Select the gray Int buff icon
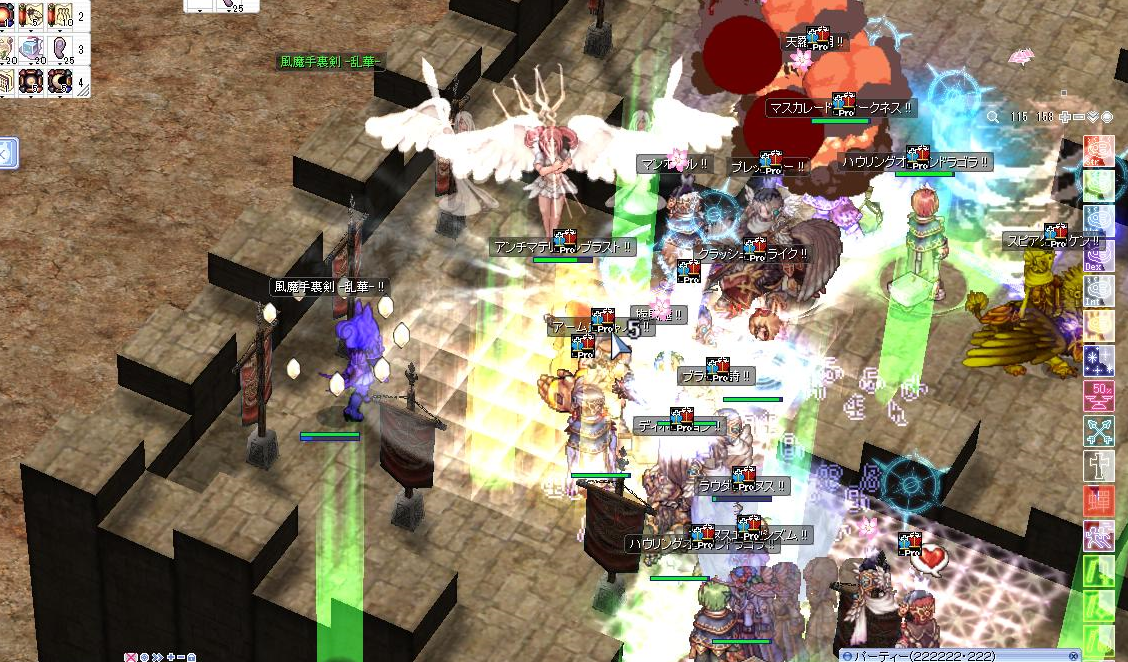The width and height of the screenshot is (1128, 662). pyautogui.click(x=1098, y=290)
